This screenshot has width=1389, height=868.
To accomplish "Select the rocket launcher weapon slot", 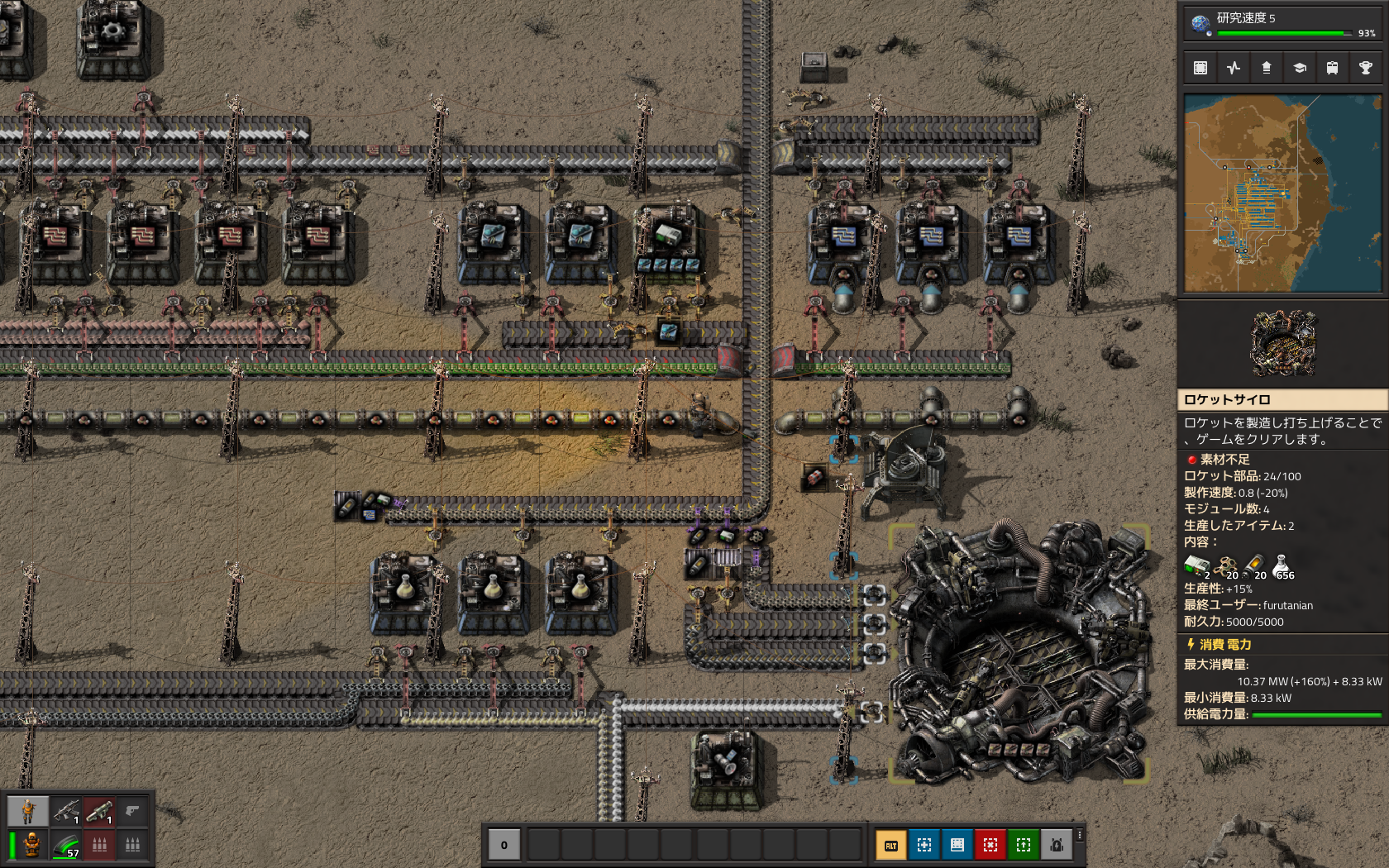I will 99,811.
